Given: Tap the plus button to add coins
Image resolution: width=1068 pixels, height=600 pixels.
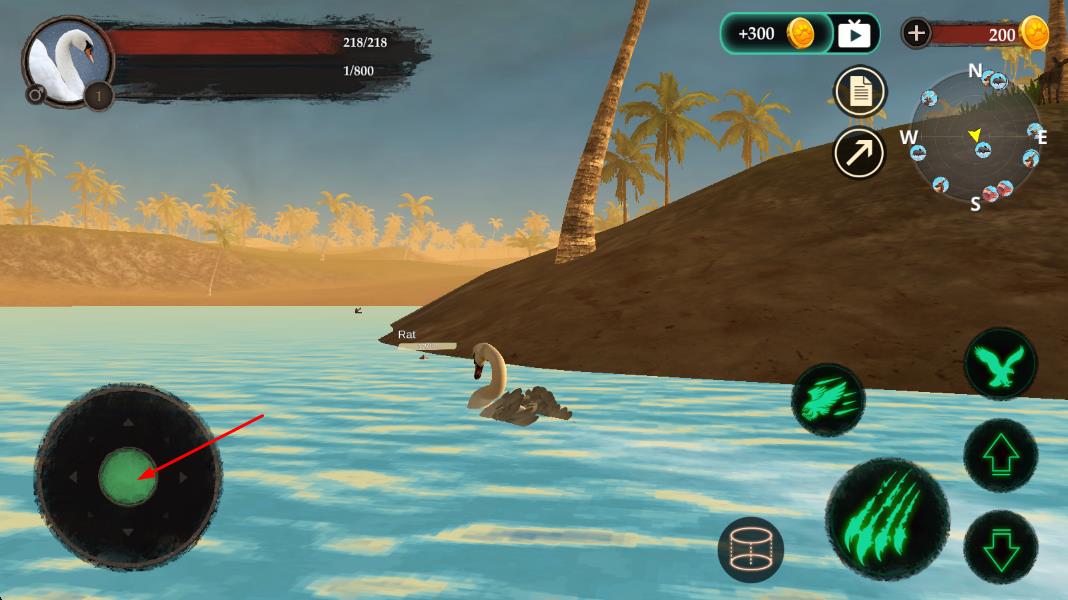Looking at the screenshot, I should click(x=916, y=33).
